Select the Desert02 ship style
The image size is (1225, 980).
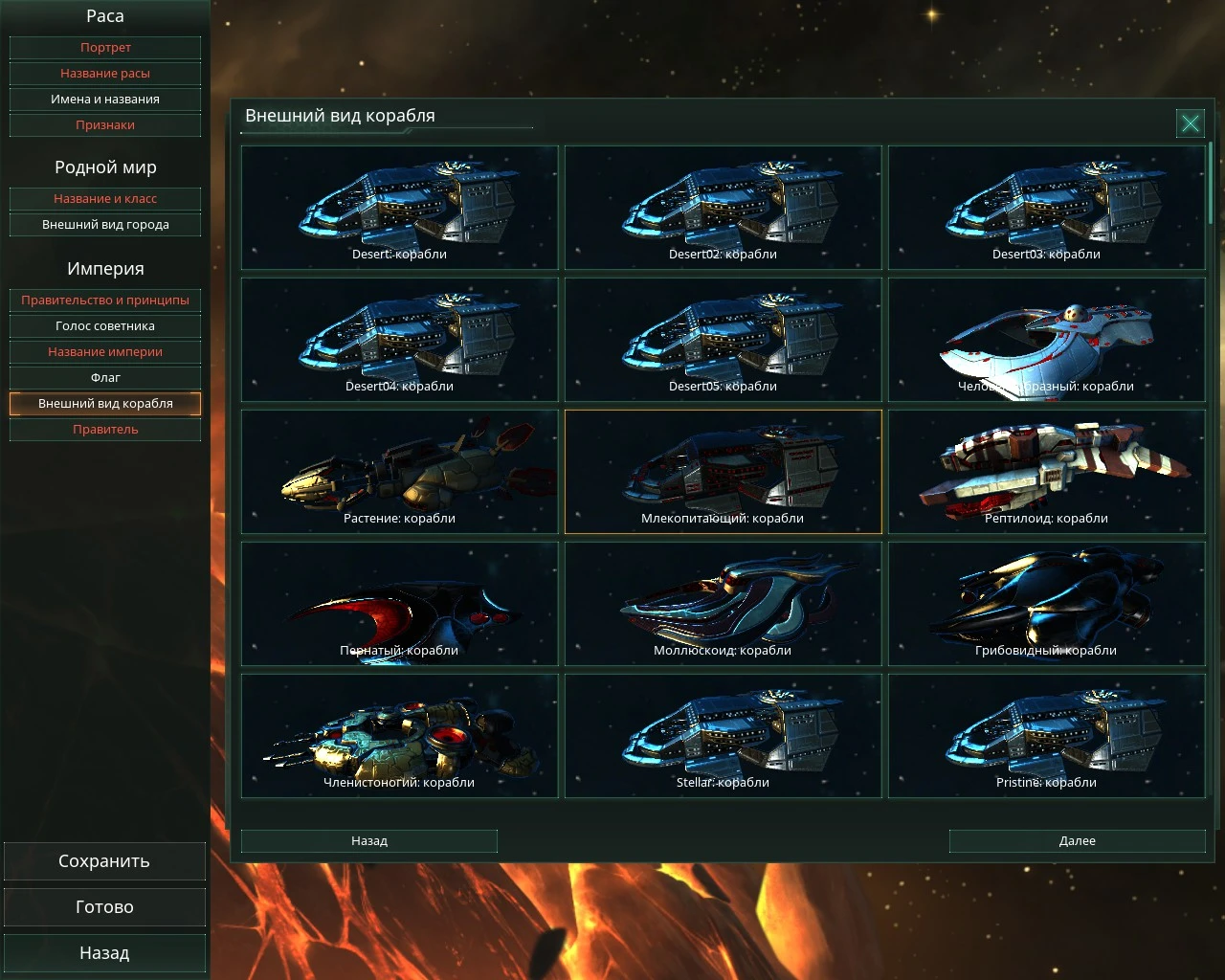coord(723,208)
